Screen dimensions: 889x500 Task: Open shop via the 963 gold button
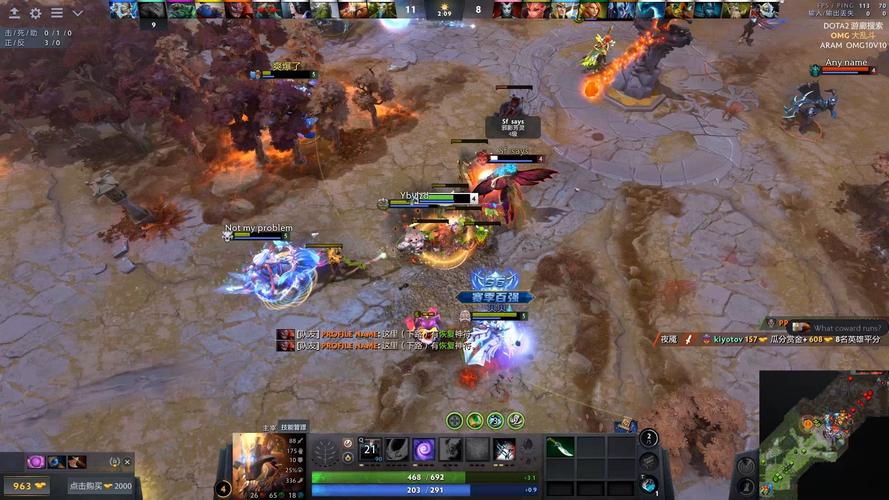(x=23, y=485)
